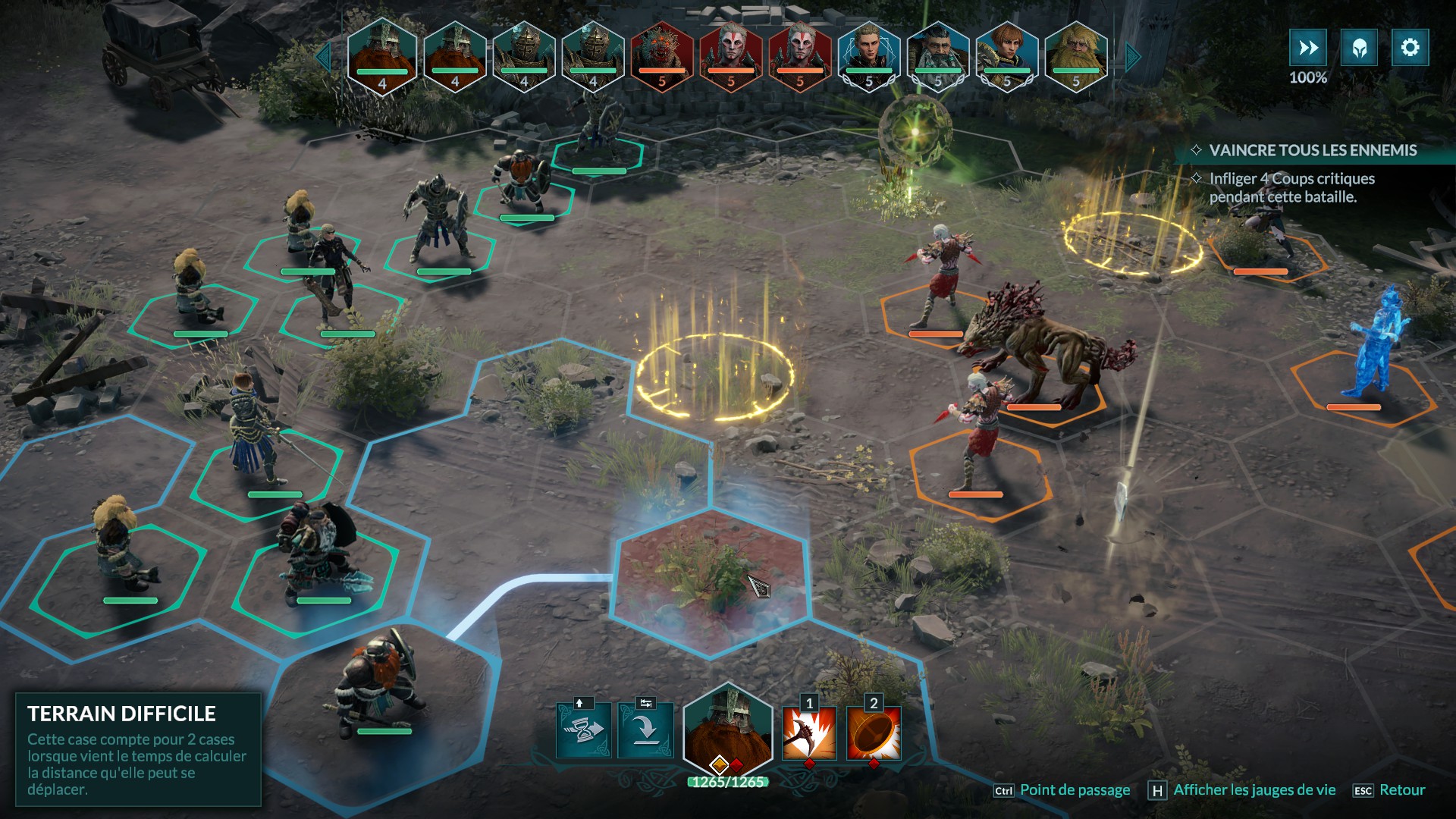1456x819 pixels.
Task: Activate the wait hourglass action
Action: pos(583,730)
